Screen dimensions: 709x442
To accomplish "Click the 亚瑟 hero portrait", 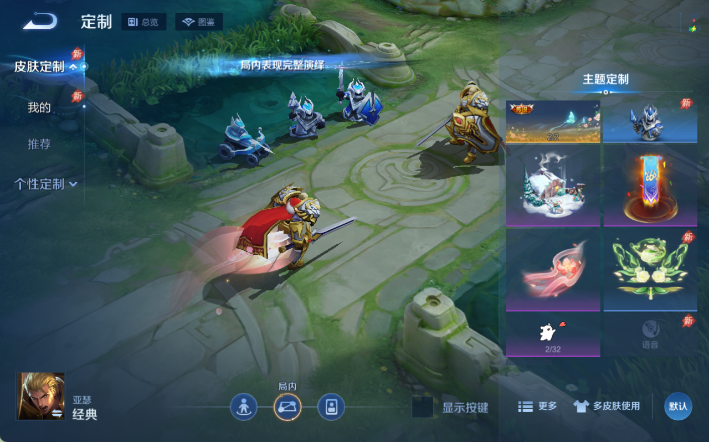I will pos(40,396).
